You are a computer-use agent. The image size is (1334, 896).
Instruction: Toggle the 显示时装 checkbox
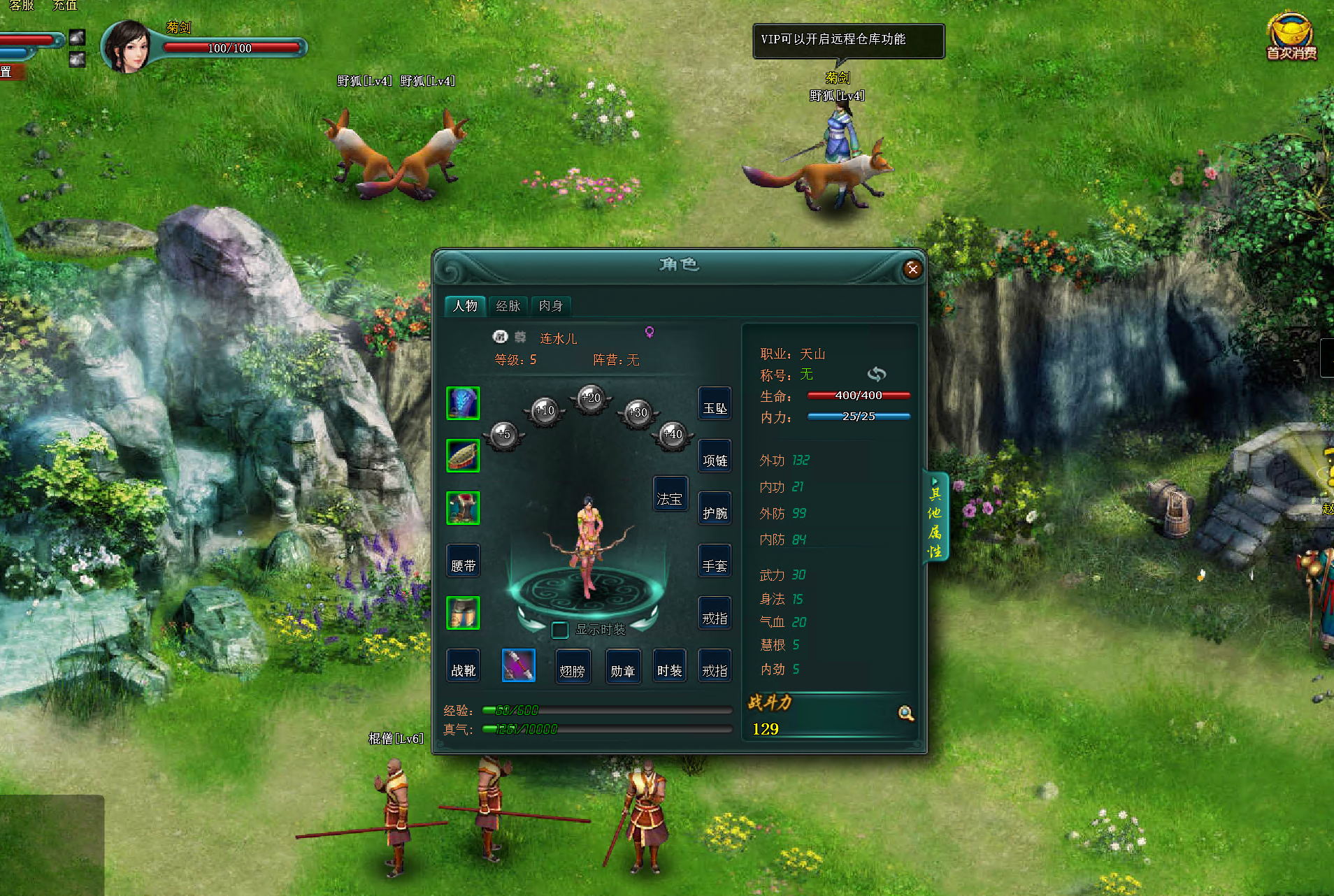559,630
